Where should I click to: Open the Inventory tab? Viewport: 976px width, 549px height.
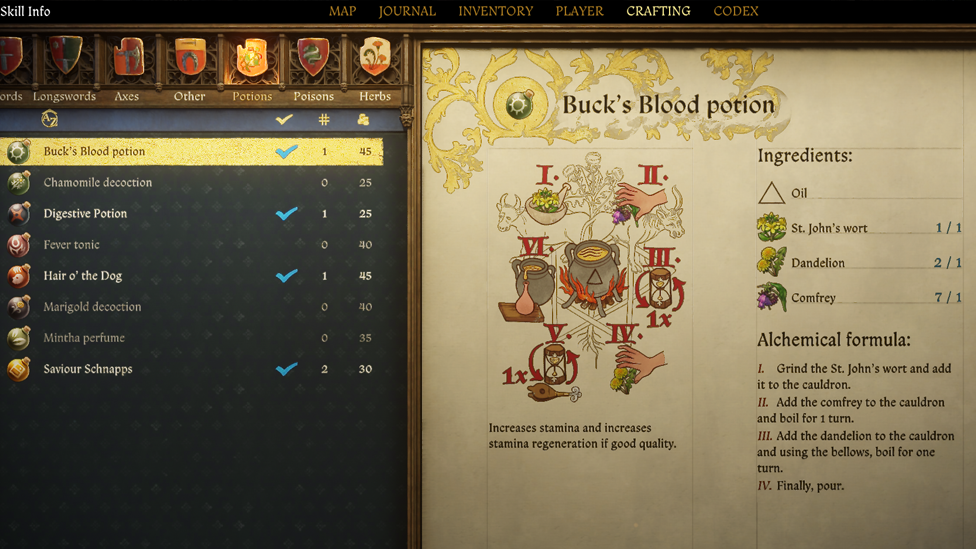[495, 11]
